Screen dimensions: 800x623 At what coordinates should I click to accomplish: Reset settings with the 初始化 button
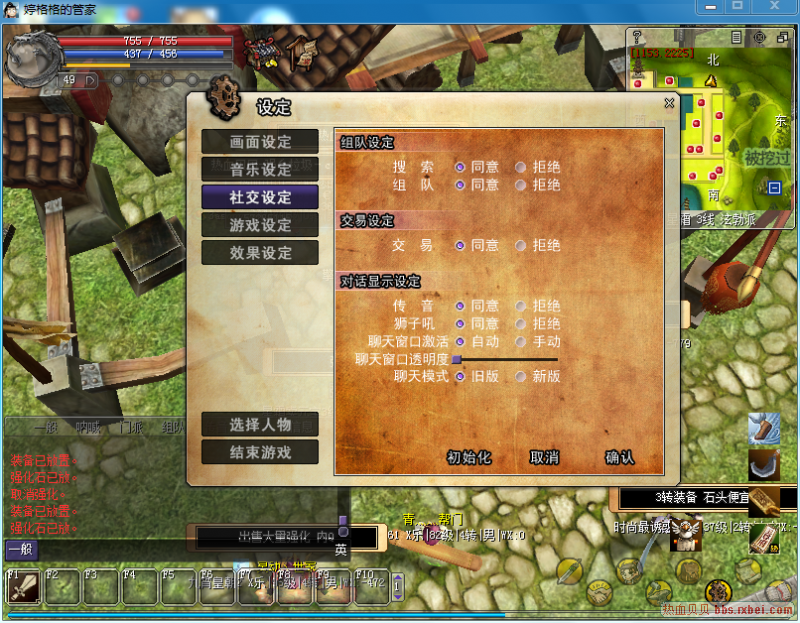coord(469,458)
